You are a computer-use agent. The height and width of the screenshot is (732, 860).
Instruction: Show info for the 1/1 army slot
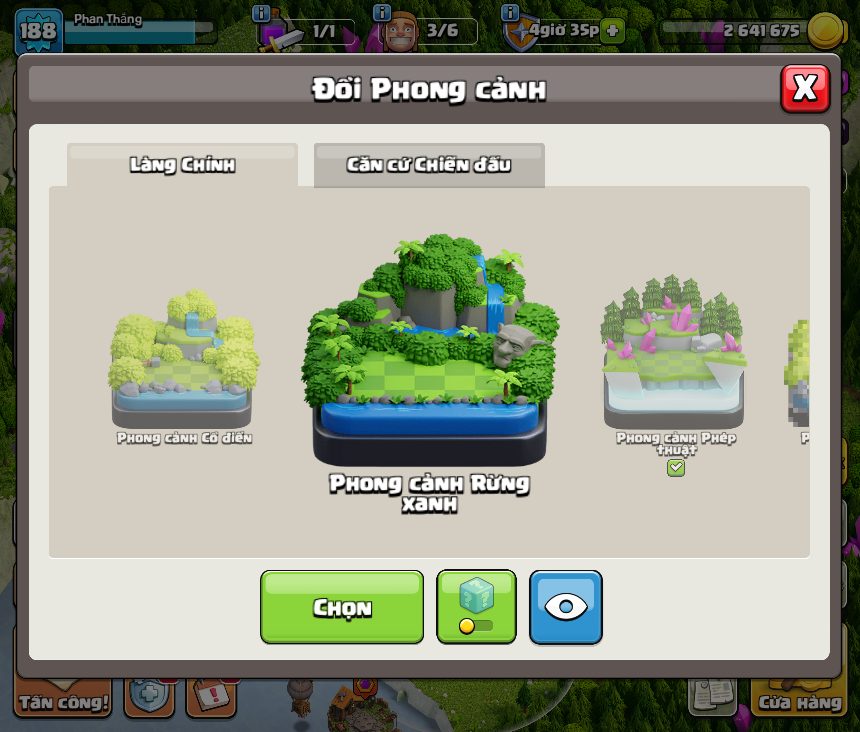[261, 13]
